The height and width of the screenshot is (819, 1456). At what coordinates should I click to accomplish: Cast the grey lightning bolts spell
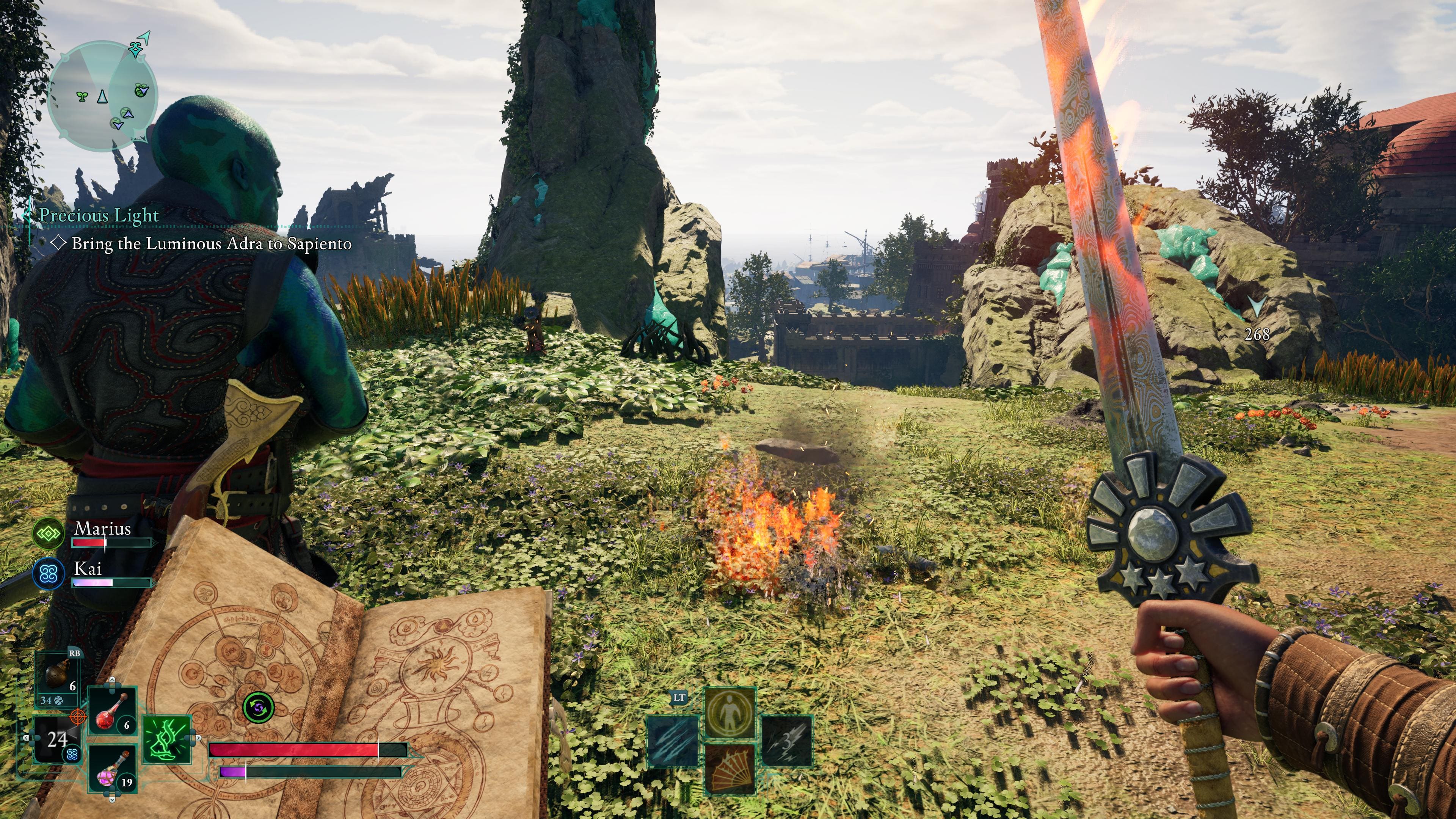[x=786, y=741]
